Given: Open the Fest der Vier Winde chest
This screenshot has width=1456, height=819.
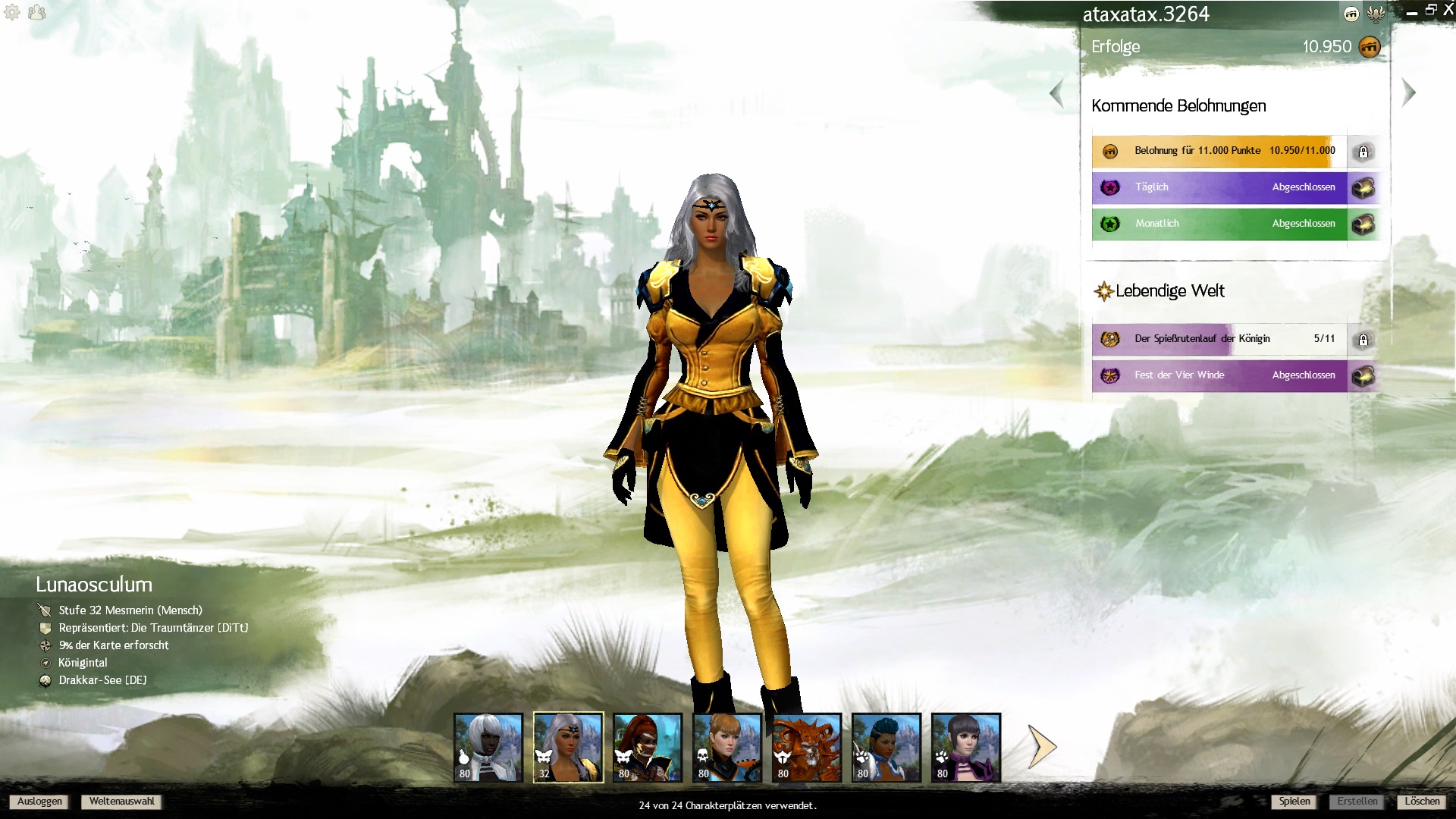Looking at the screenshot, I should click(x=1363, y=375).
